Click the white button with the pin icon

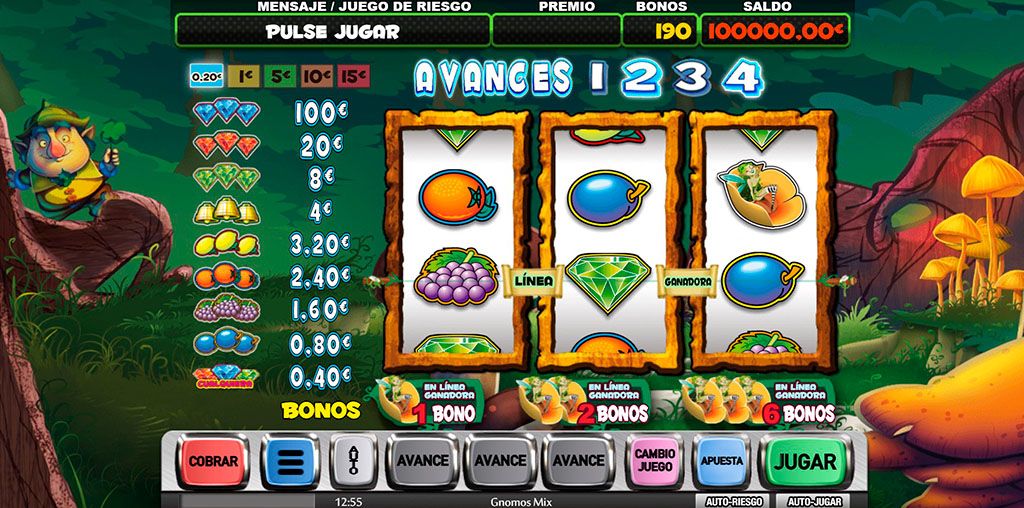352,461
